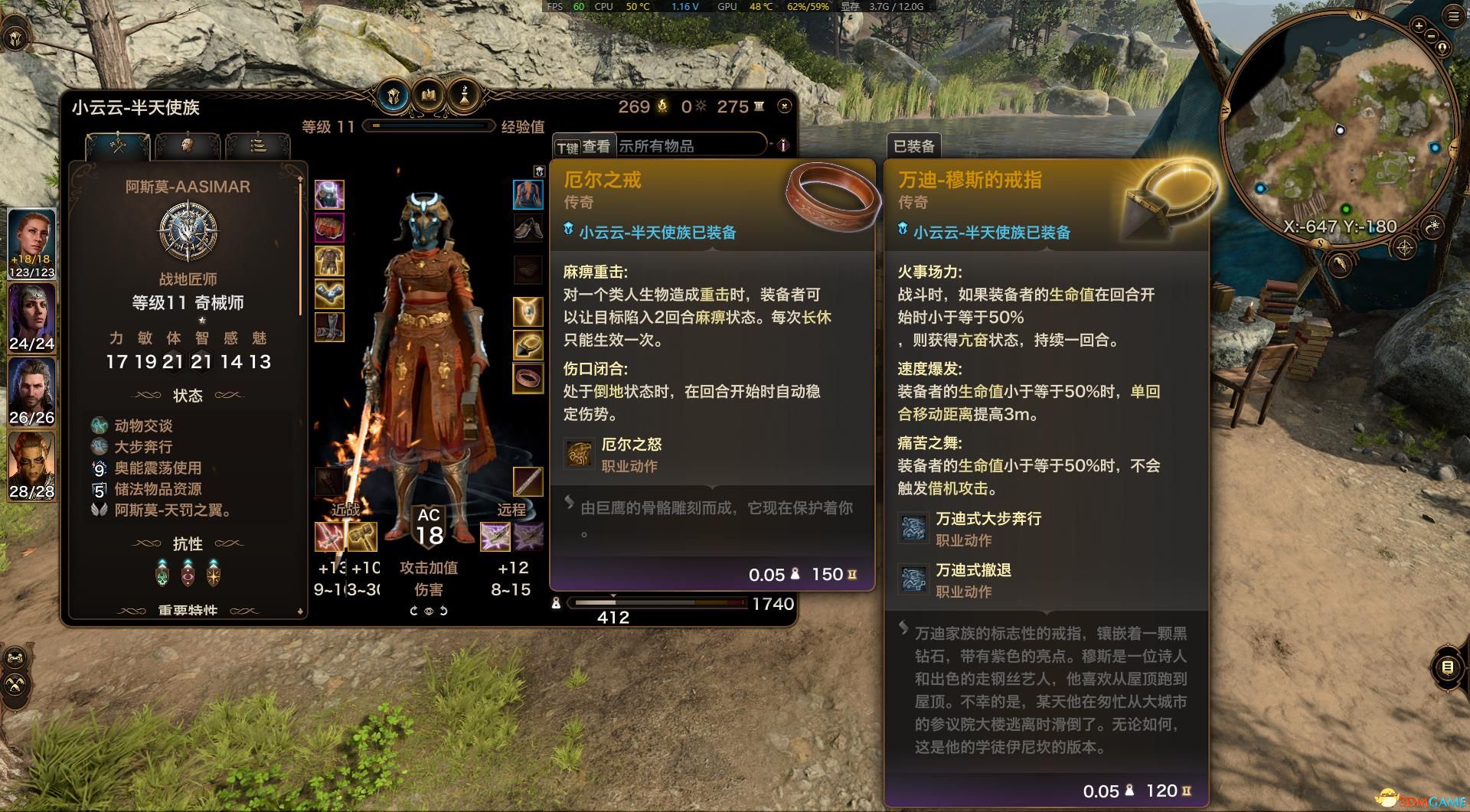Screen dimensions: 1470x812
Task: Zoom out on the minimap
Action: point(1431,36)
